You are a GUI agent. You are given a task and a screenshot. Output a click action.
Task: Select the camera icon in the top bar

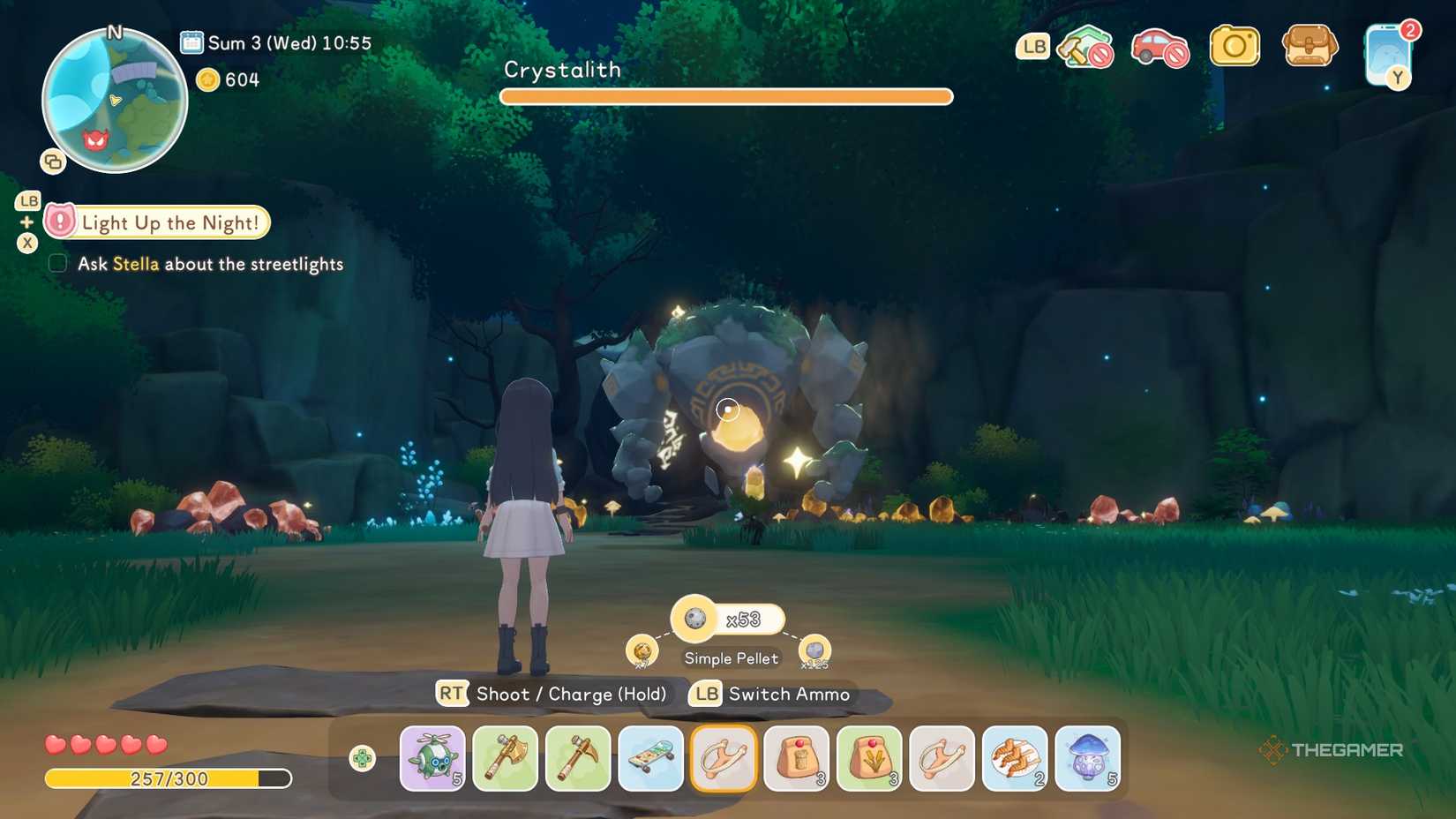coord(1235,48)
